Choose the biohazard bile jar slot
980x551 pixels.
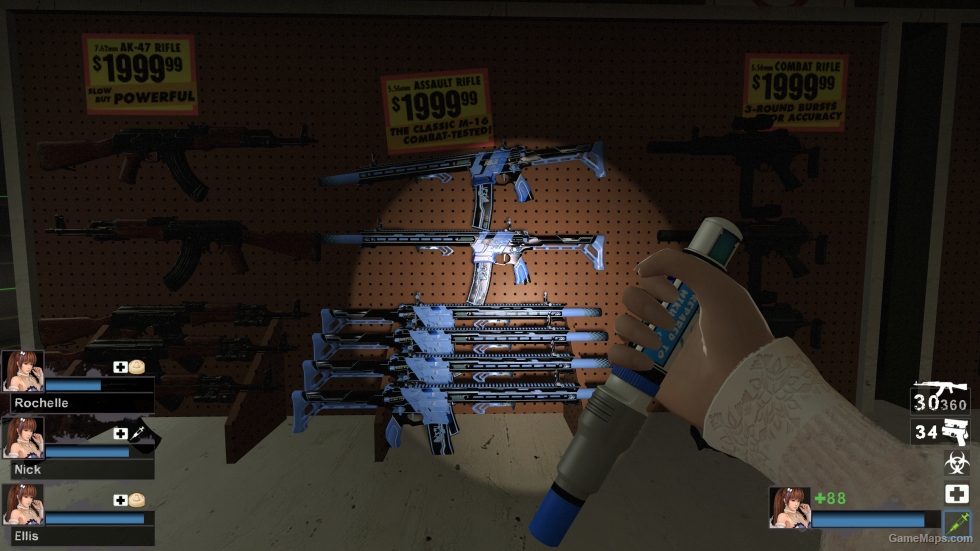tap(956, 463)
